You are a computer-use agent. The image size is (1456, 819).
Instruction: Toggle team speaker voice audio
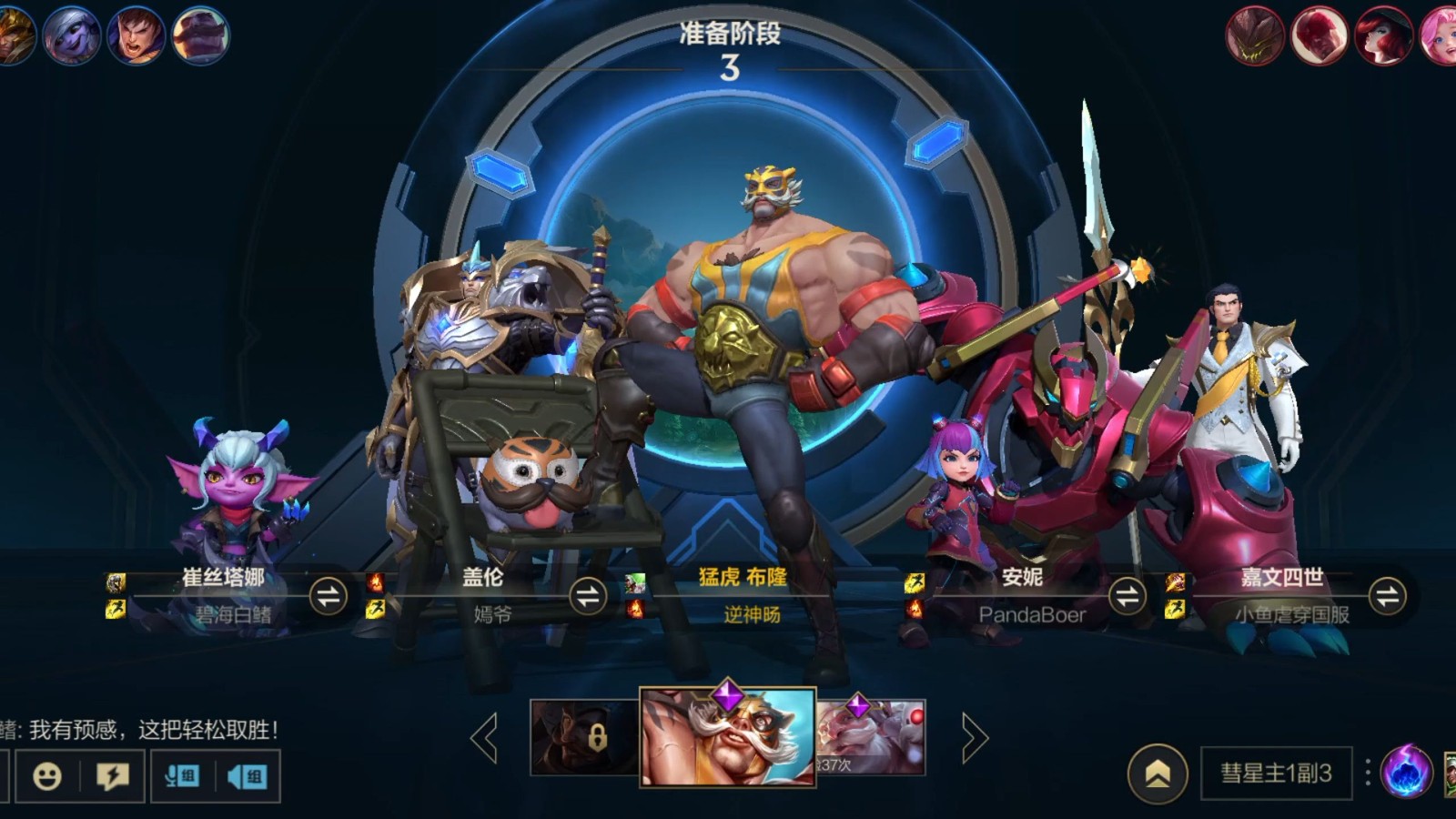coord(248,776)
